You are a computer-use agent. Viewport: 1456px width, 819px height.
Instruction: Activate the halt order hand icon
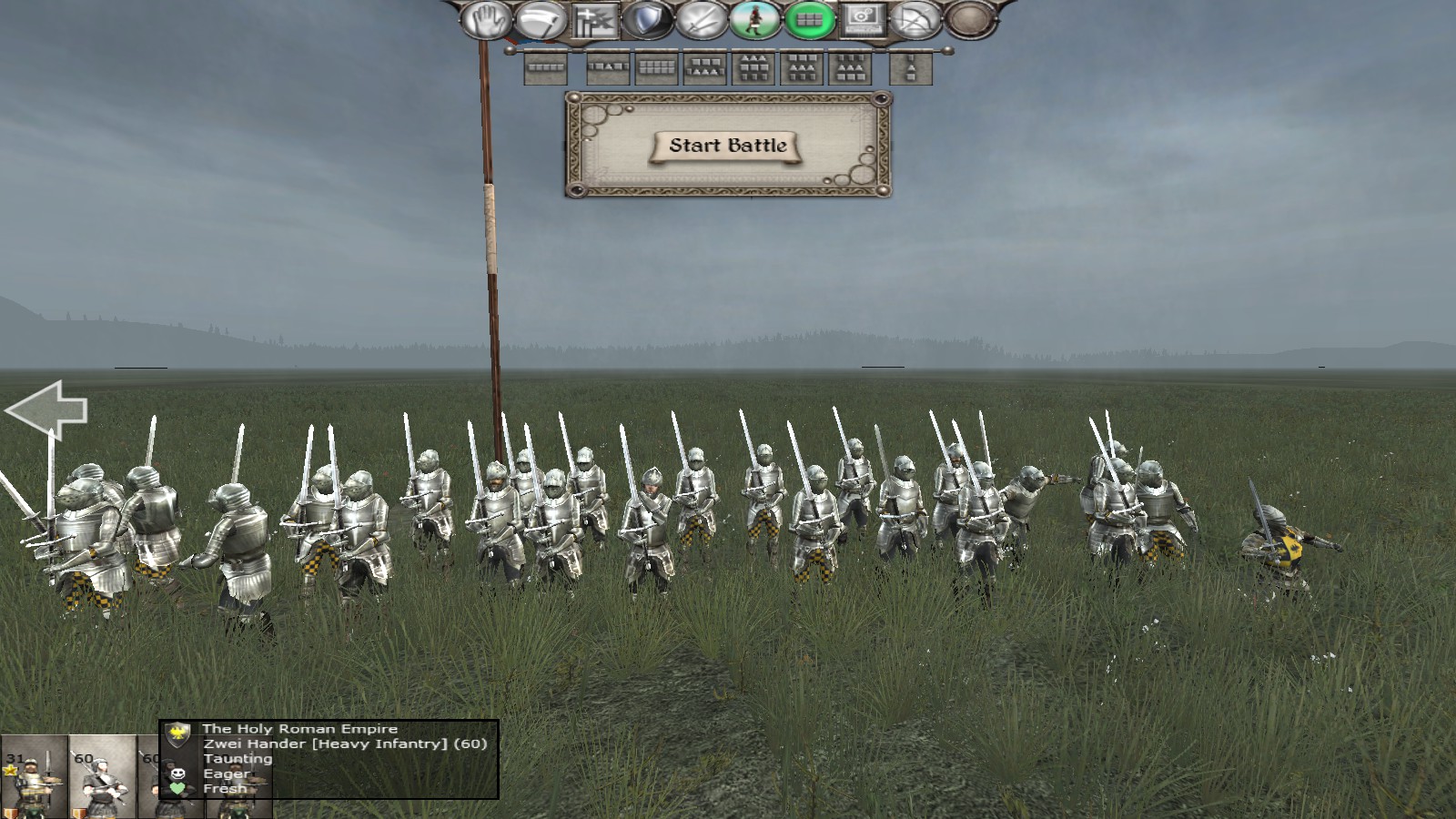pyautogui.click(x=487, y=20)
